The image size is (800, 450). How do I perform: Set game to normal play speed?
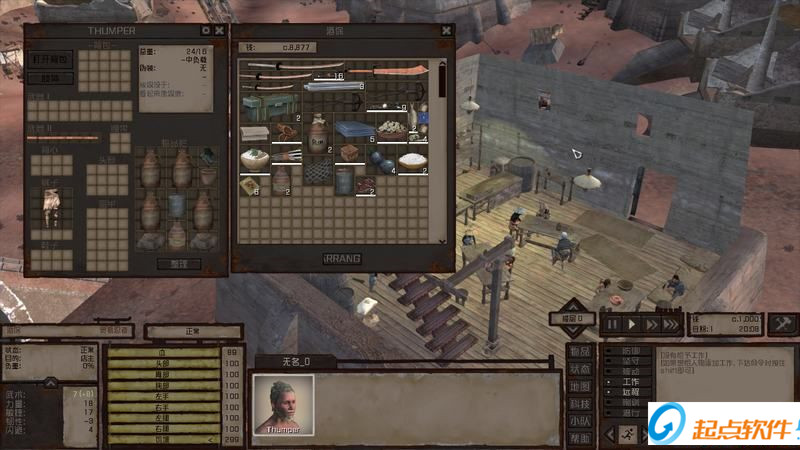632,324
